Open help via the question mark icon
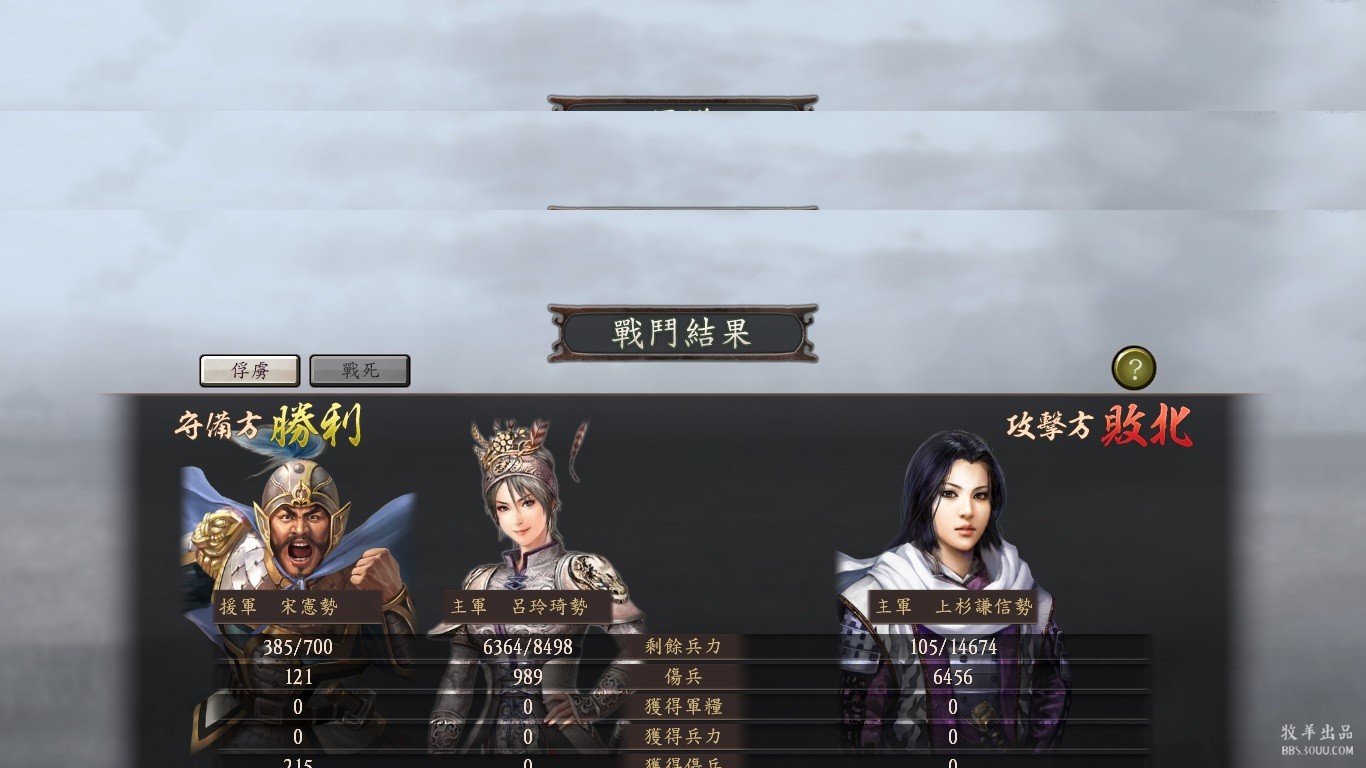1366x768 pixels. (1134, 369)
